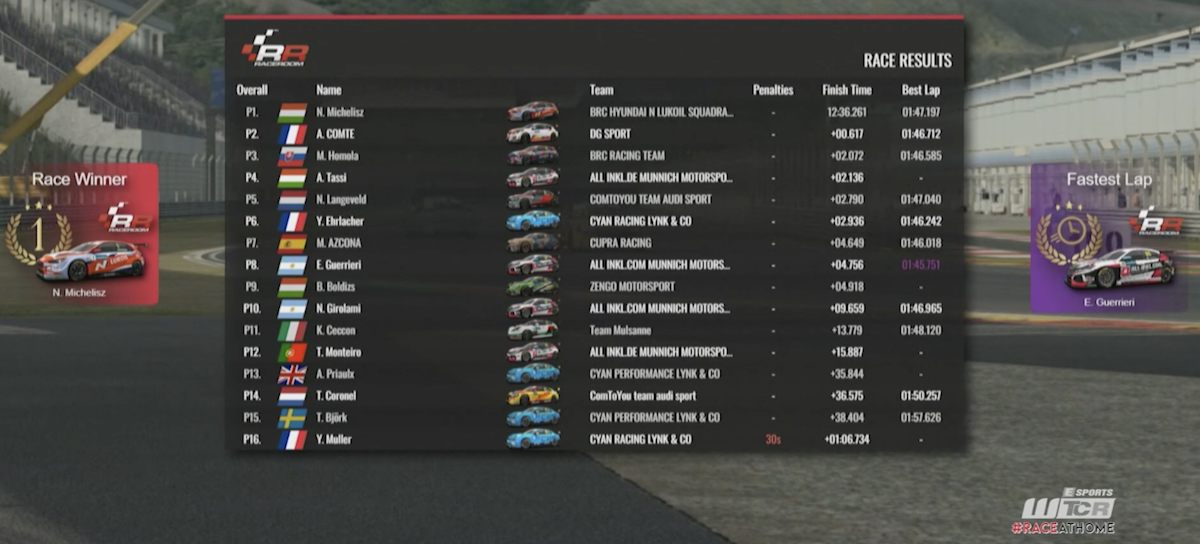Pick Y. Ehrlacher's row in the list
This screenshot has width=1200, height=544.
pos(595,221)
